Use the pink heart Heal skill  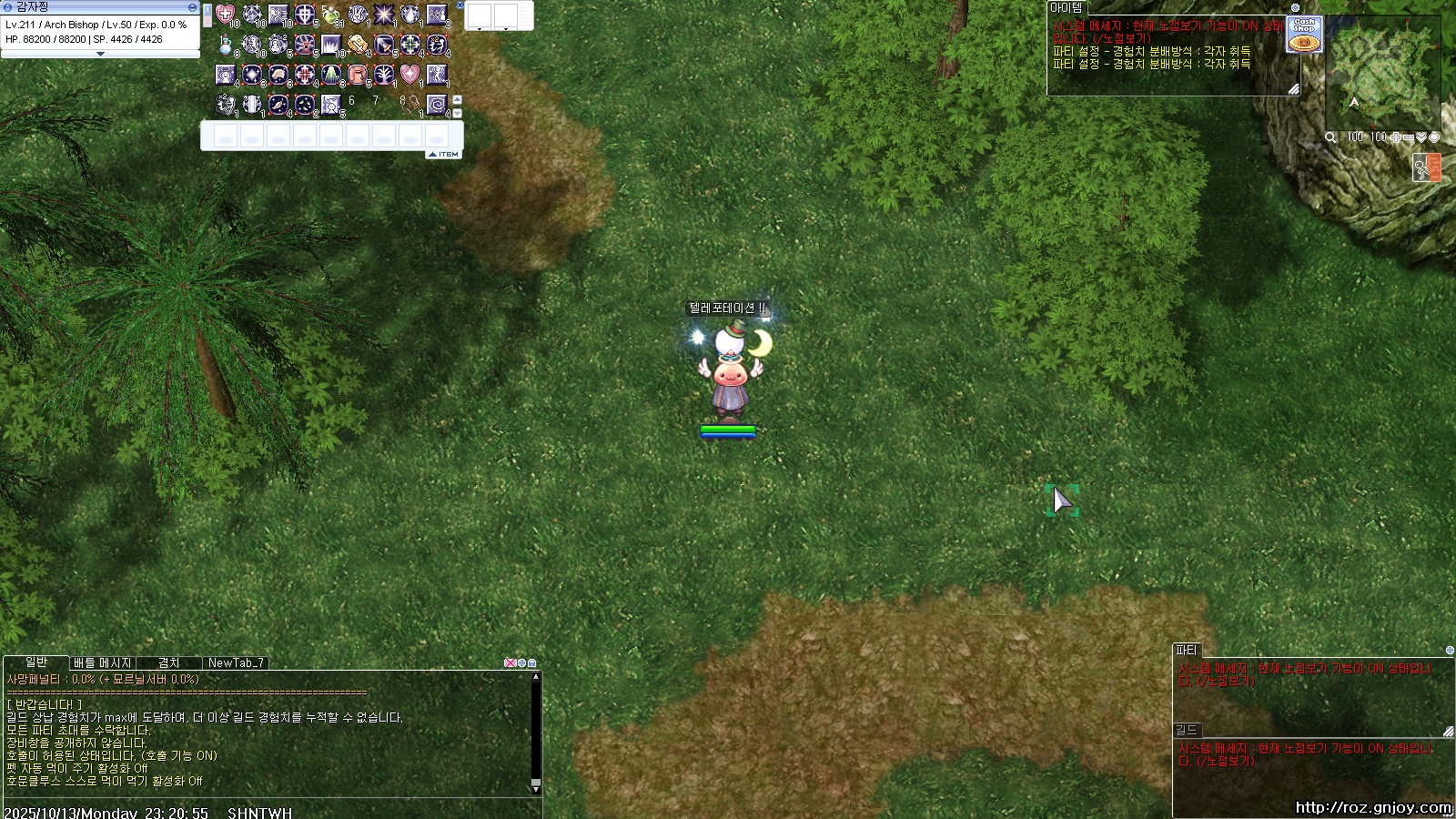(225, 15)
